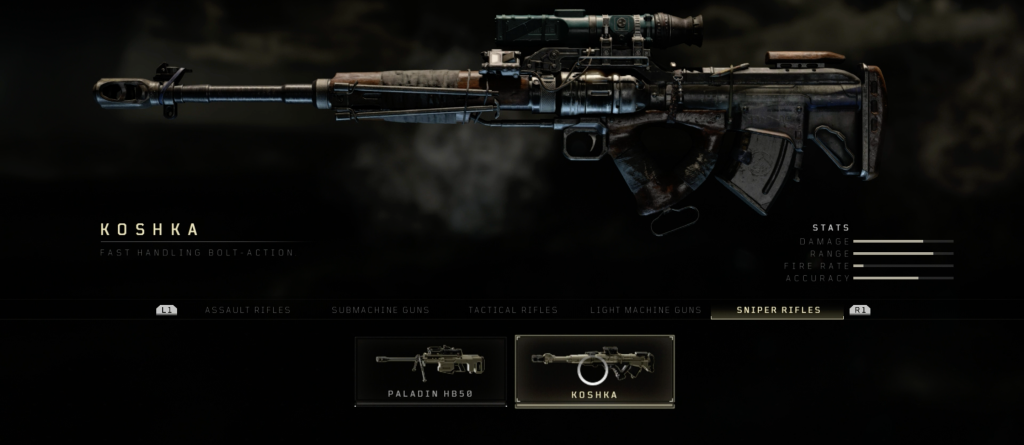Choose the Sniper Rifles tab

tap(778, 310)
